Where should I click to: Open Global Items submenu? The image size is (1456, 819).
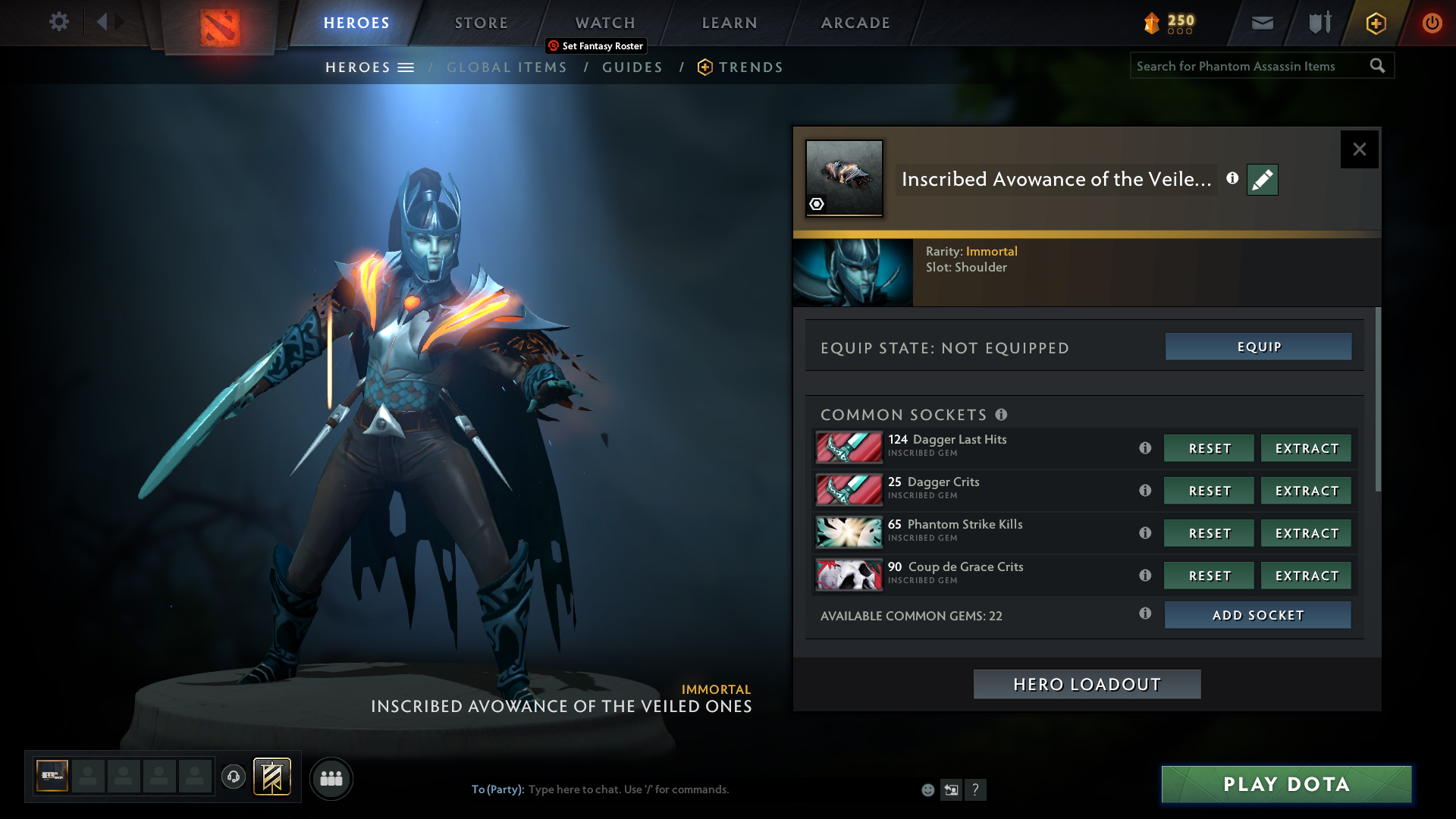point(507,67)
